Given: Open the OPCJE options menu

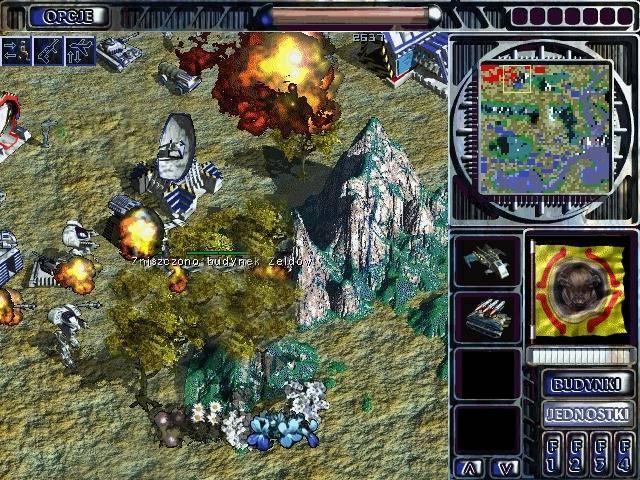Looking at the screenshot, I should tap(68, 16).
